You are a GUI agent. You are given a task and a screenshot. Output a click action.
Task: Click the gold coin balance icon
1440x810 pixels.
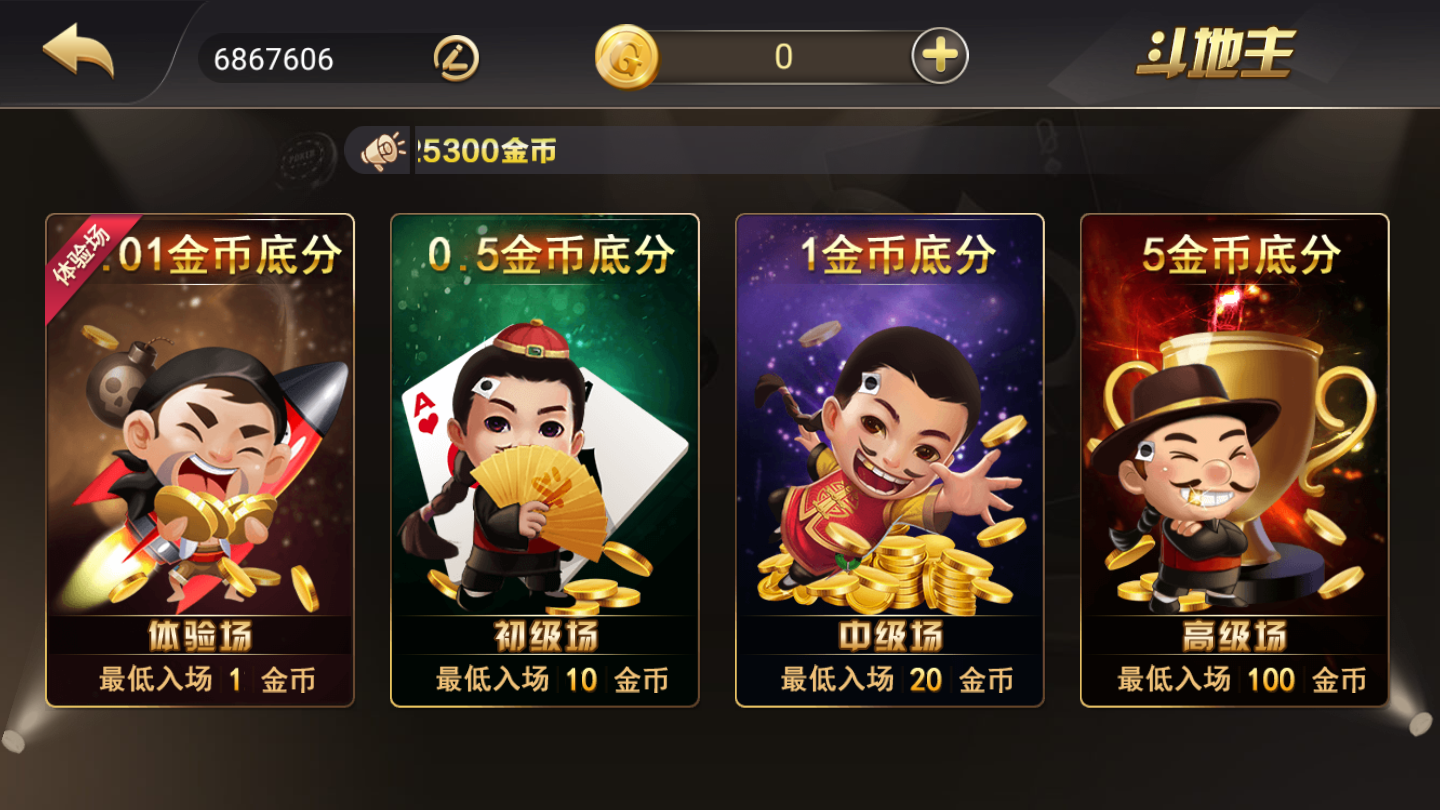point(628,56)
